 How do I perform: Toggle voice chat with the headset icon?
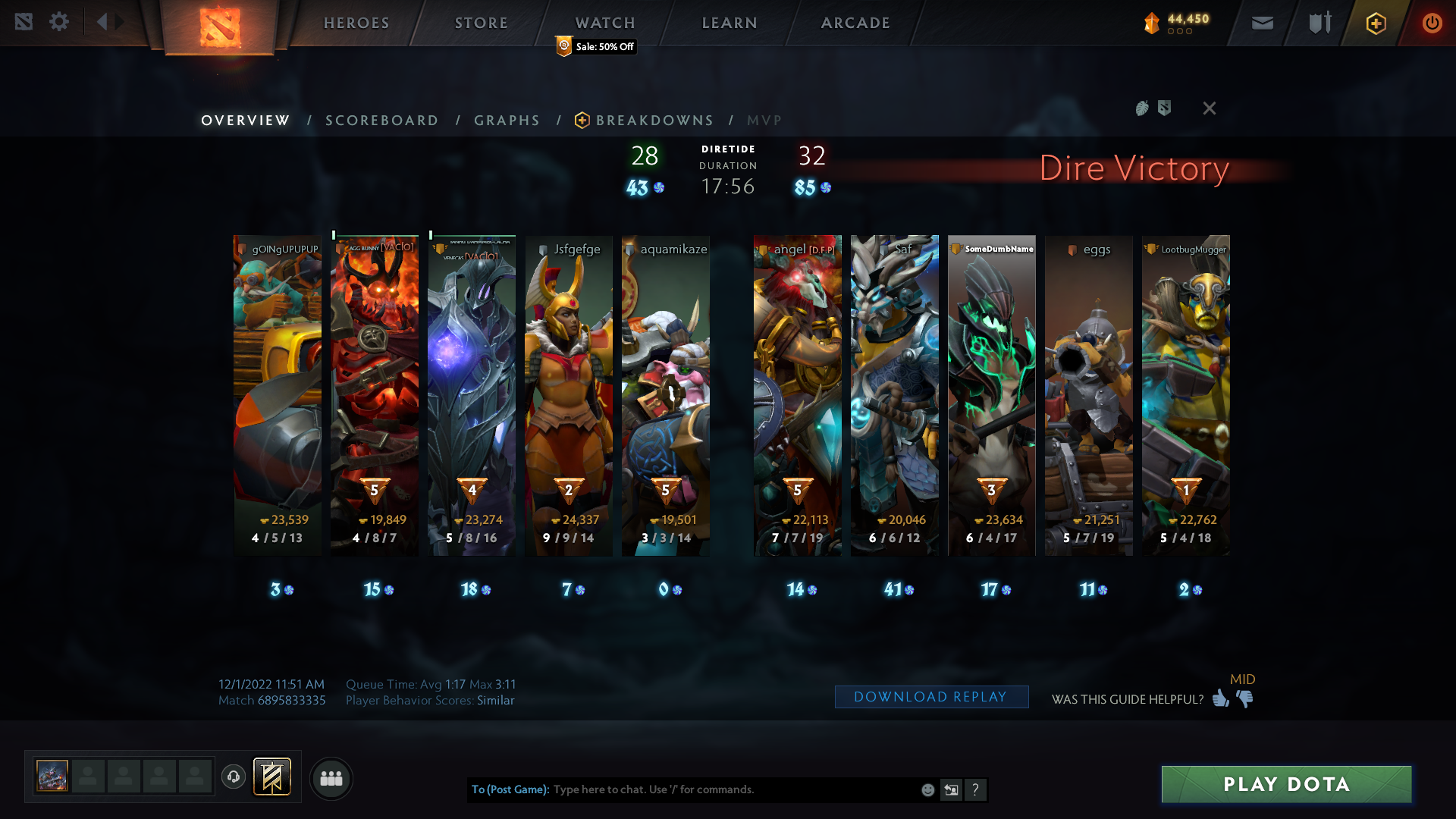coord(234,777)
